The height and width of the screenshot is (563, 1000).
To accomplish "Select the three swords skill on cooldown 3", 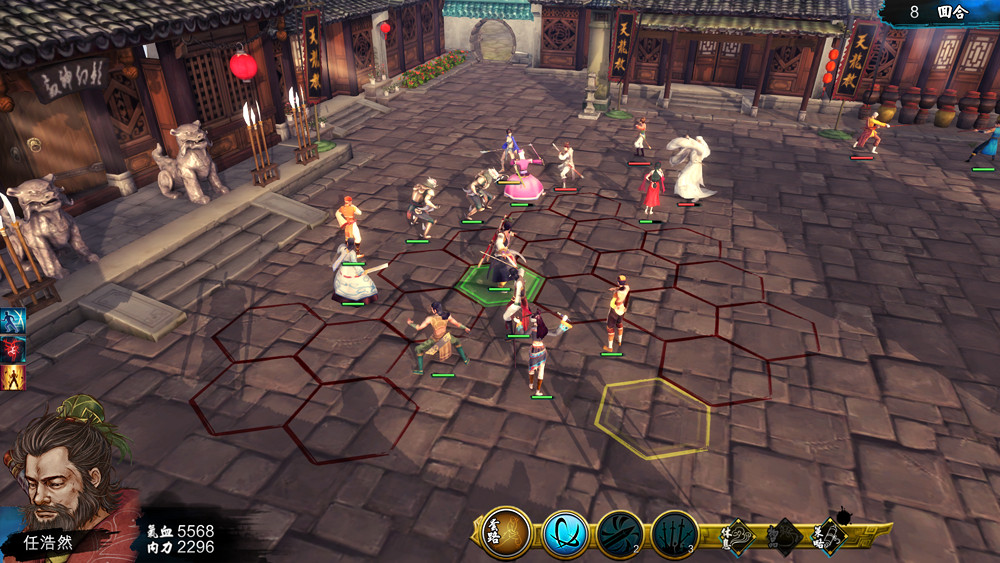I will tap(674, 534).
